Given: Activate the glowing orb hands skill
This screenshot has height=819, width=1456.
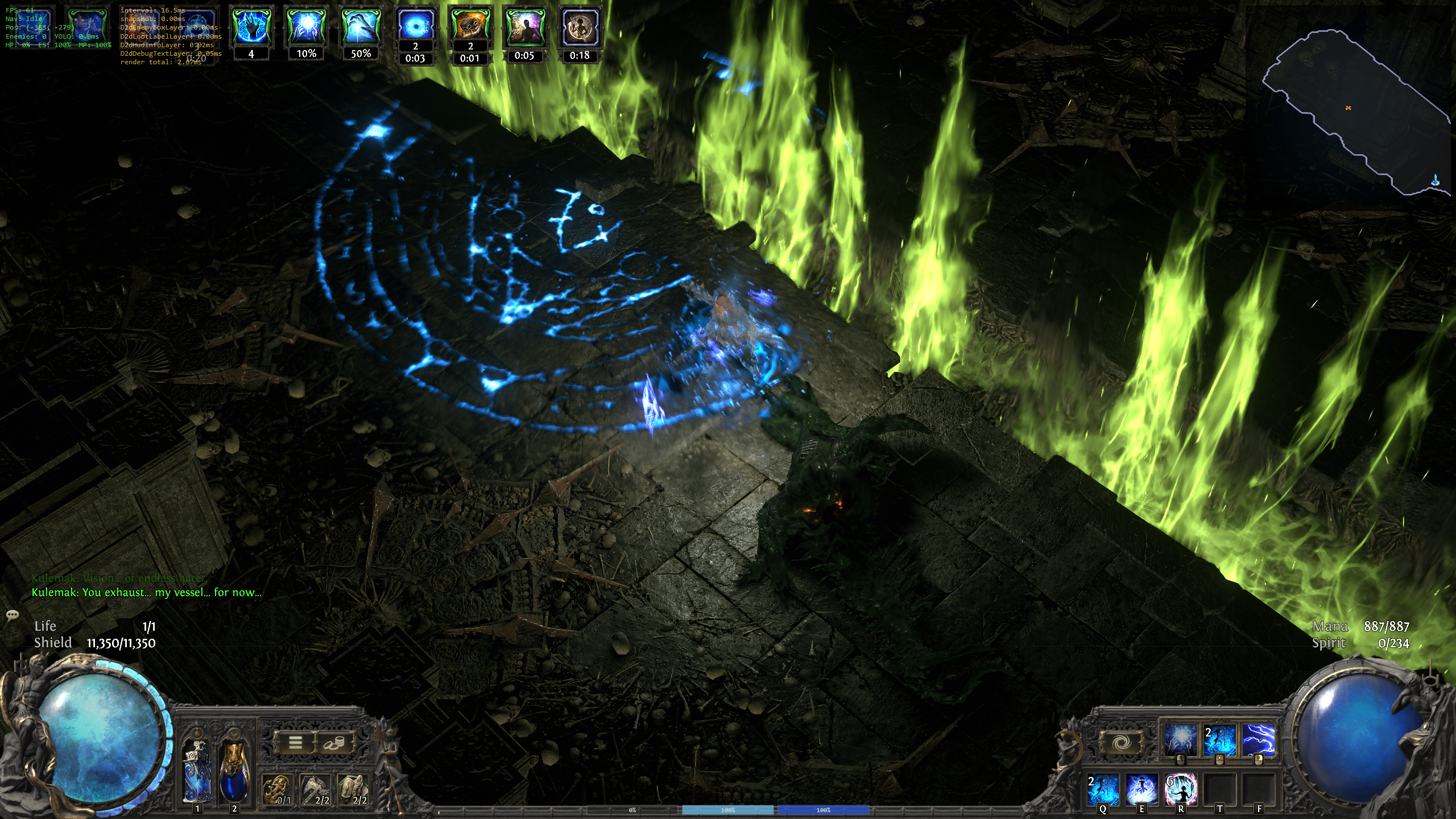Looking at the screenshot, I should 1180,739.
